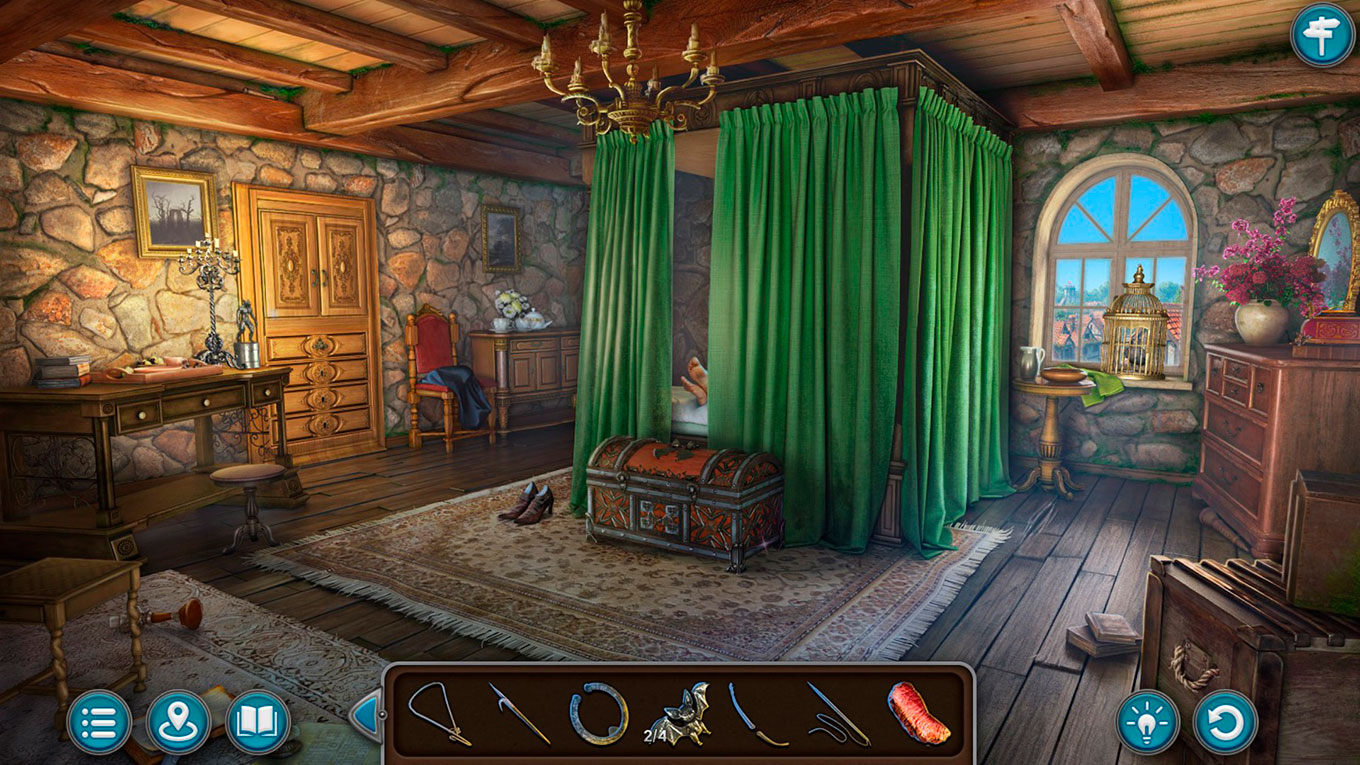Choose the metal bat figurine item

coord(679,713)
